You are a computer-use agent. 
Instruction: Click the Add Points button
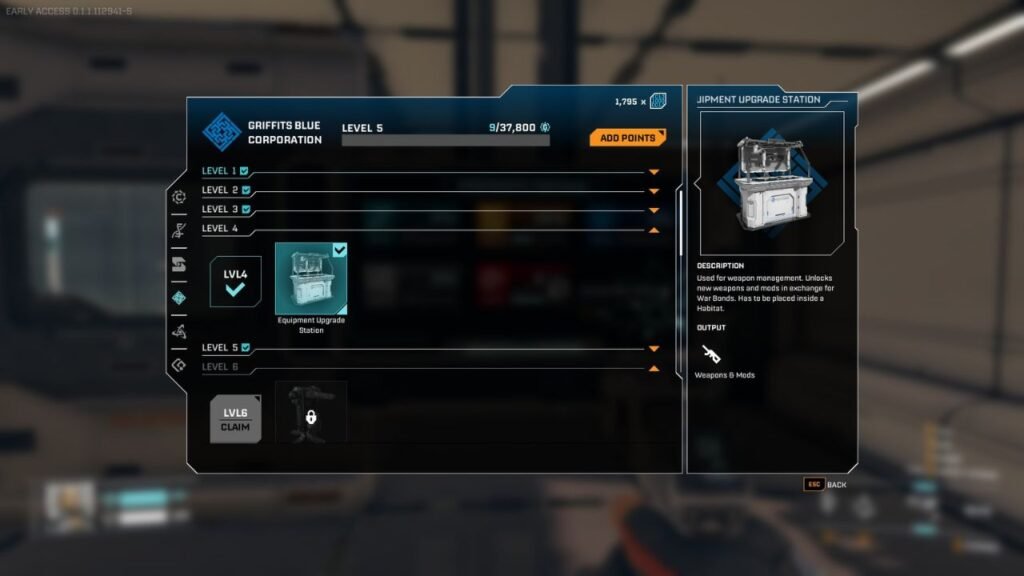[x=627, y=137]
